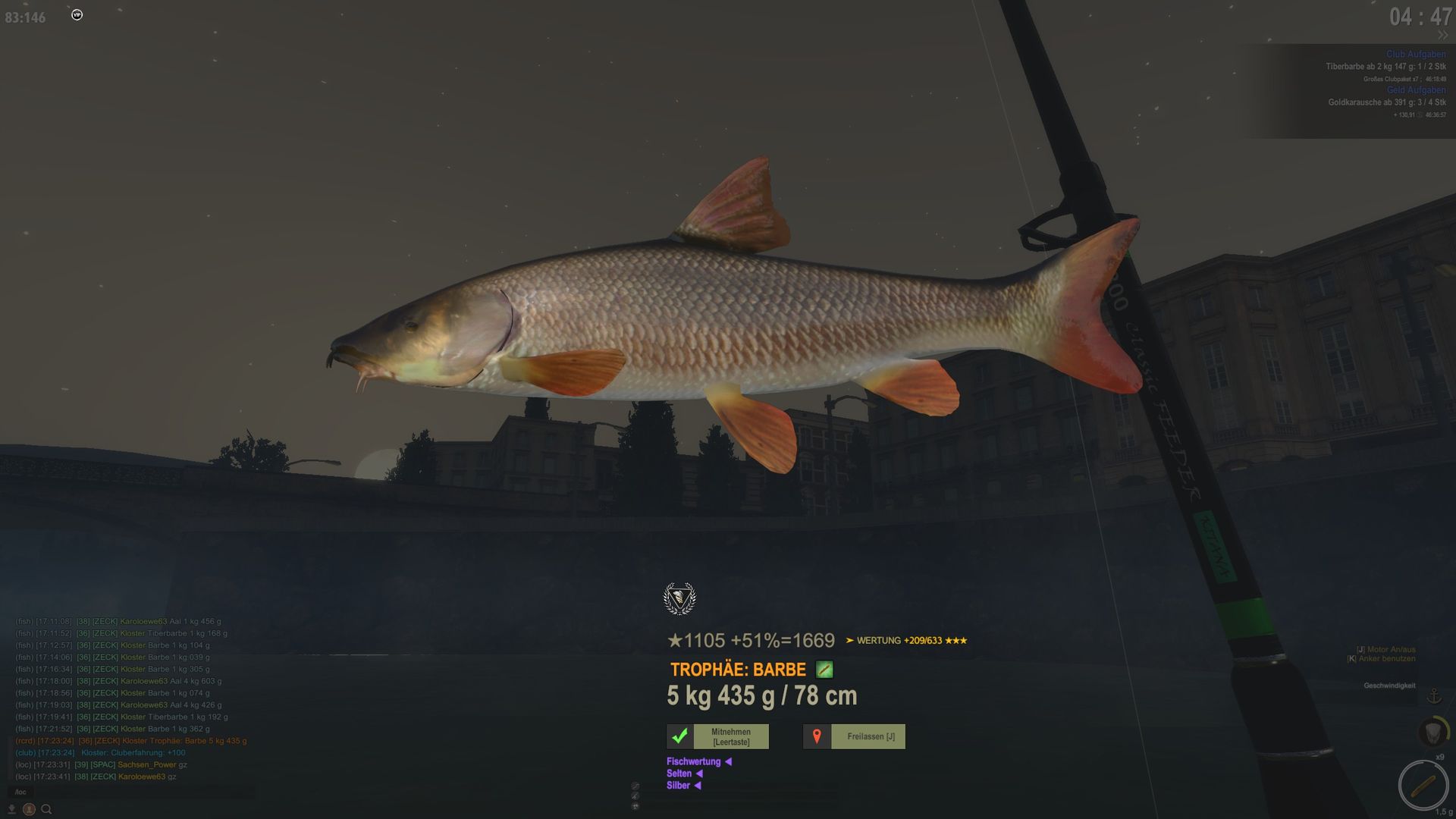The image size is (1456, 819).
Task: Collapse the task panel with the double-arrow
Action: point(1442,36)
